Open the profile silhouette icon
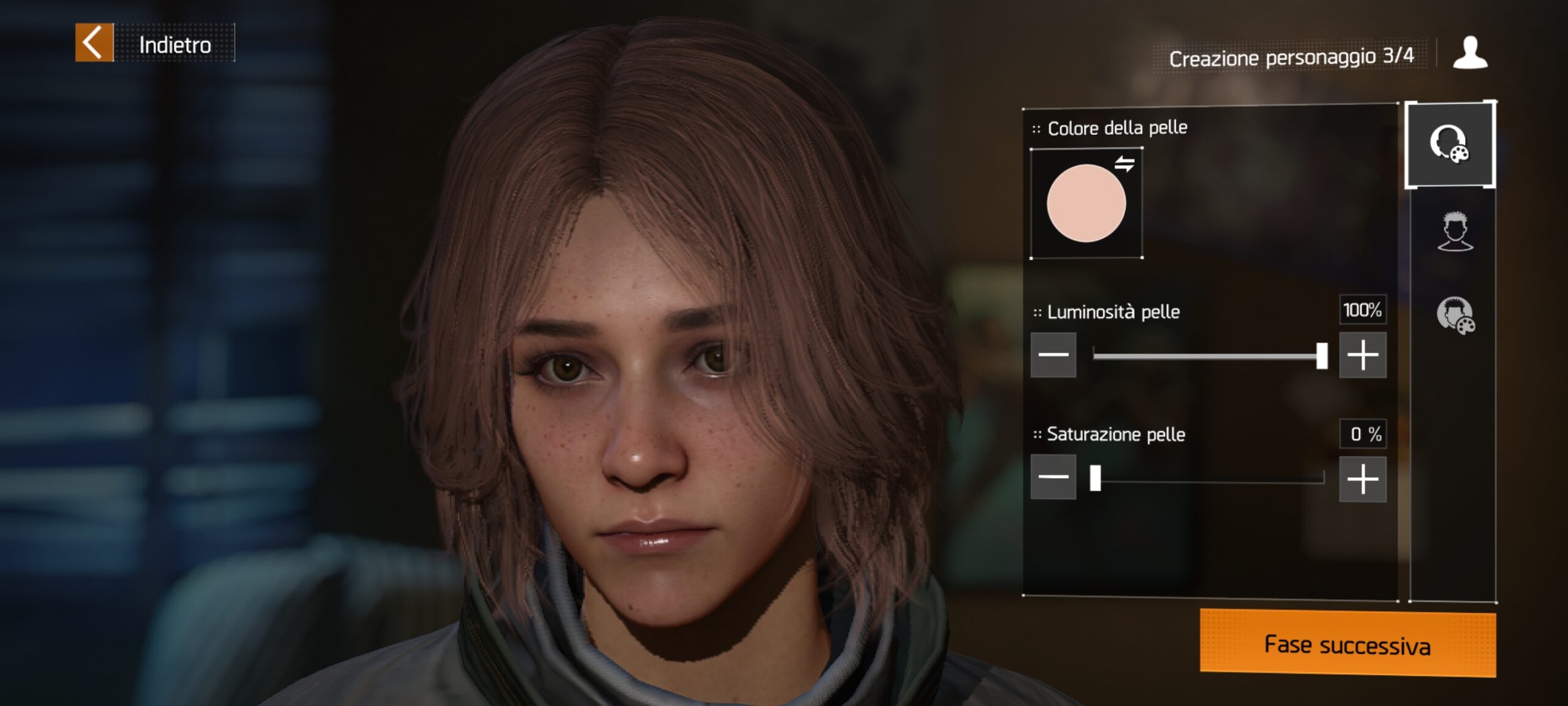The height and width of the screenshot is (706, 1568). click(1469, 53)
